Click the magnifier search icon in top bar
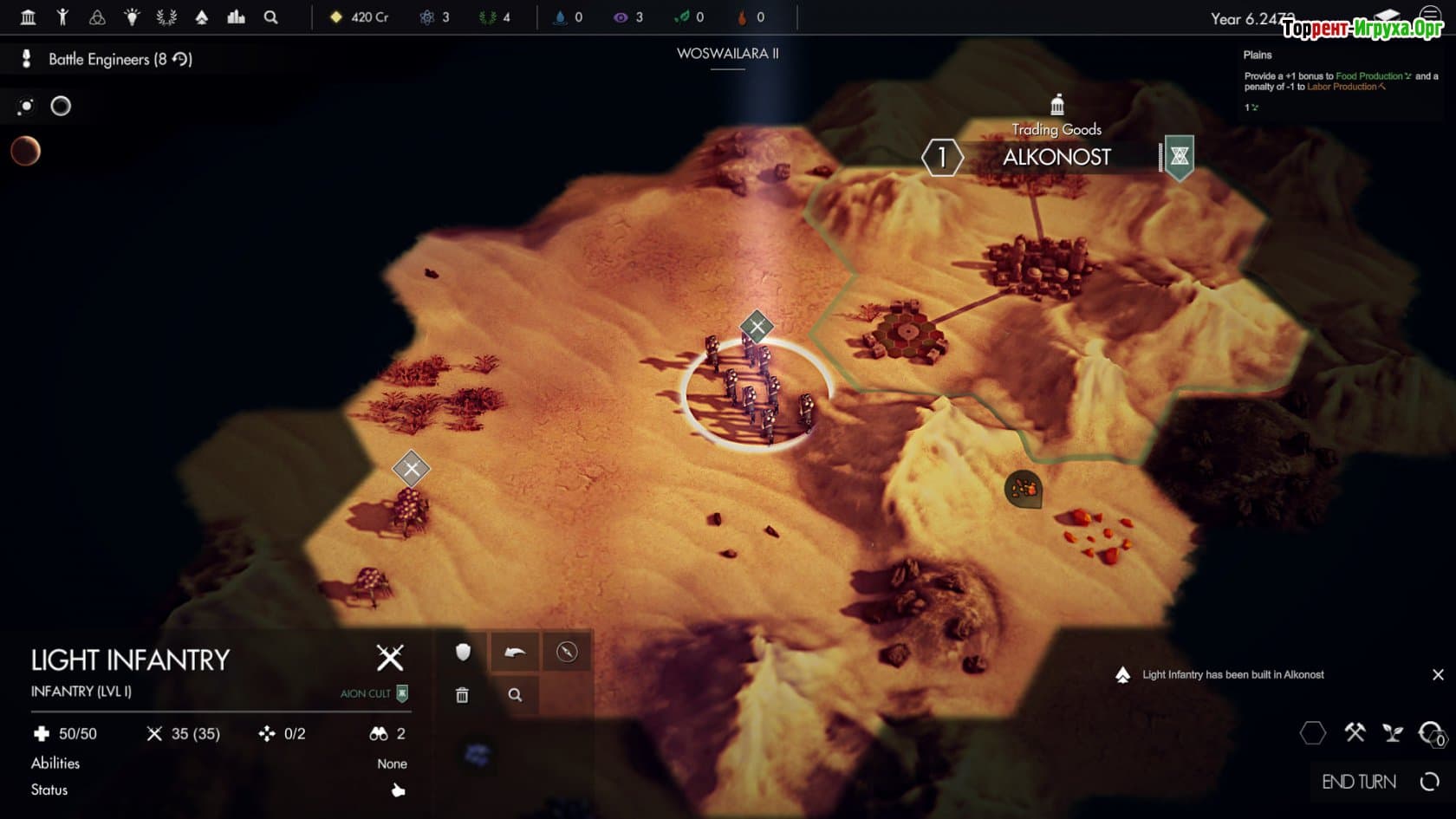This screenshot has height=819, width=1456. [270, 16]
